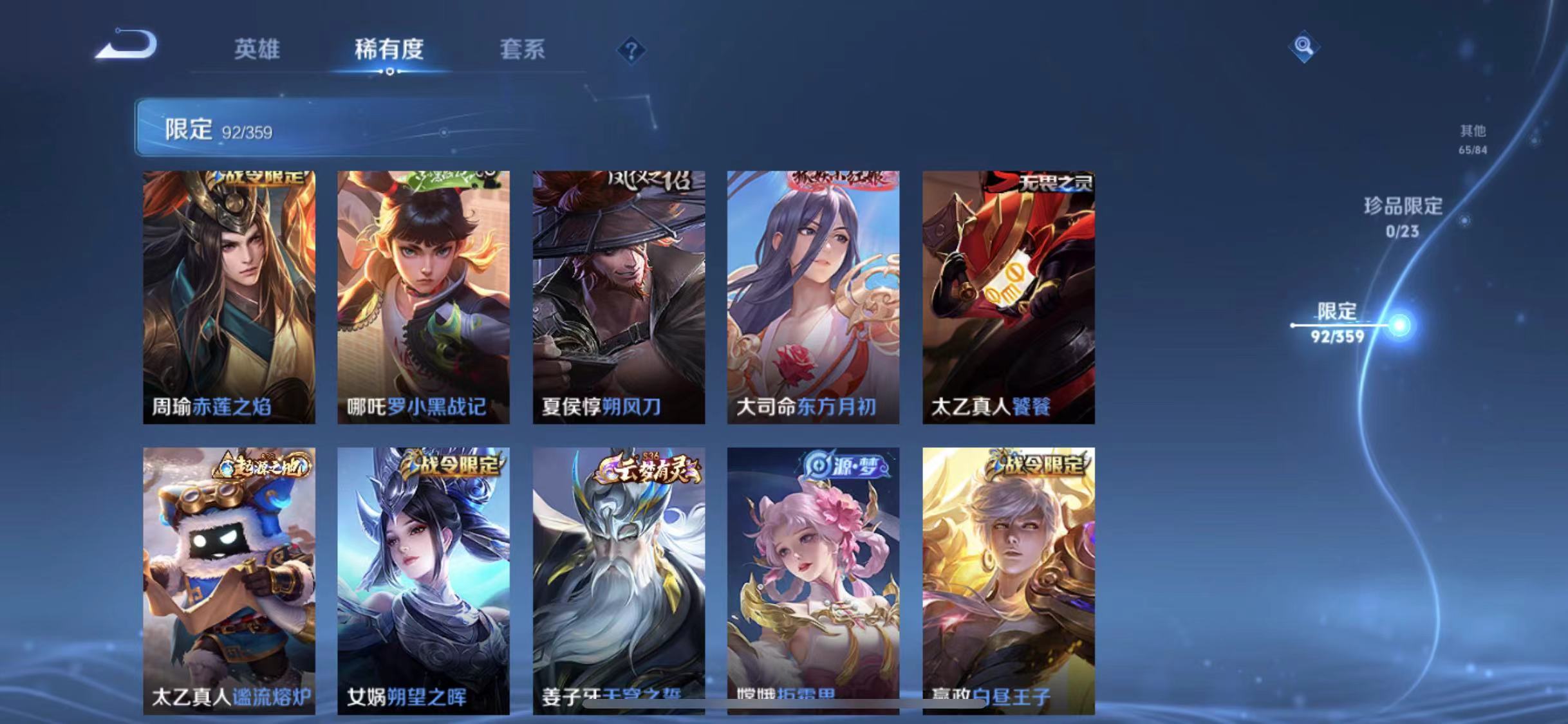Viewport: 1568px width, 724px height.
Task: Switch to the 英雄 tab
Action: coord(257,50)
